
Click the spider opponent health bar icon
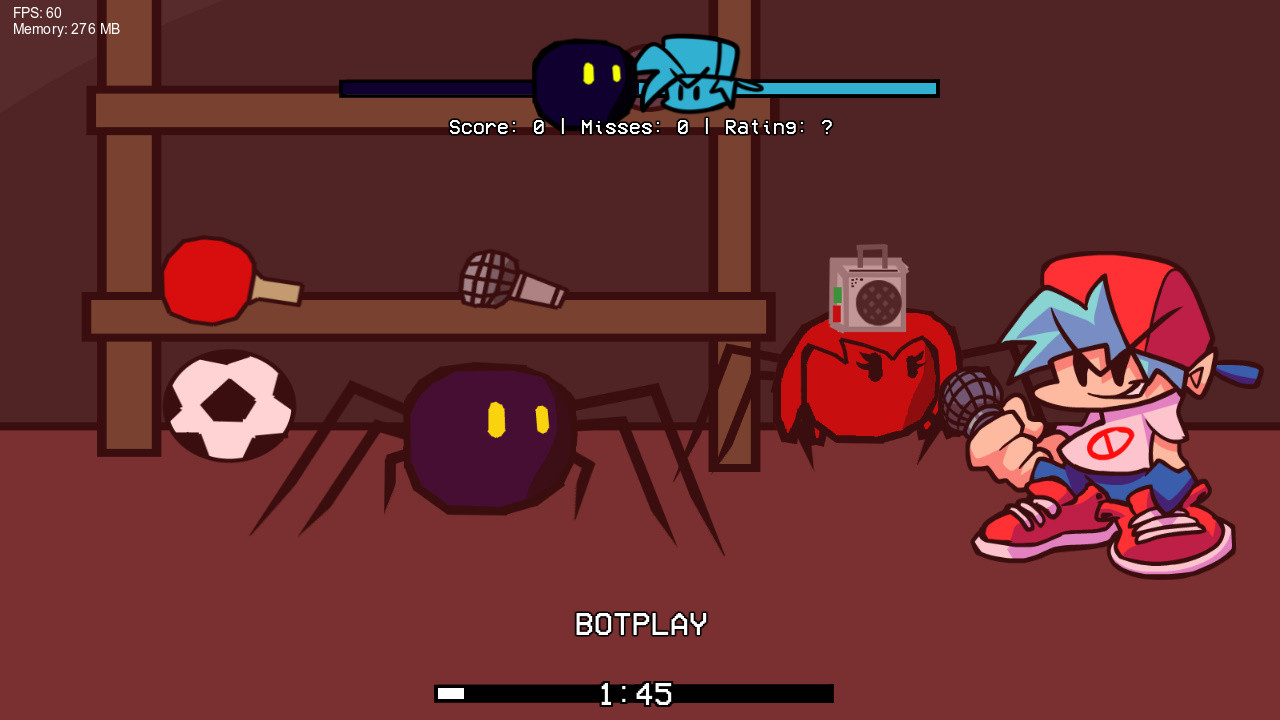(583, 80)
